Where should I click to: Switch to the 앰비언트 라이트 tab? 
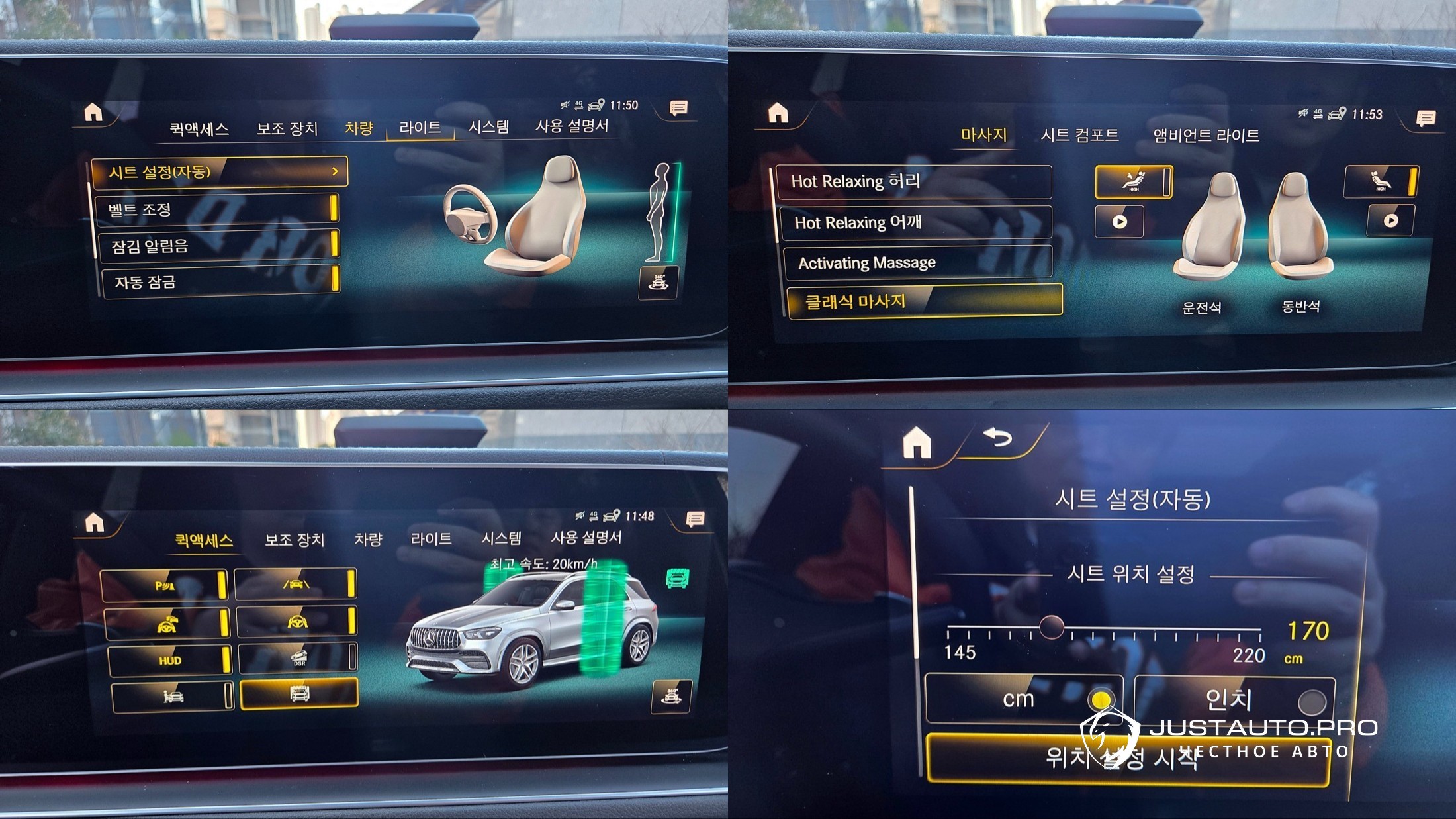pos(1206,136)
